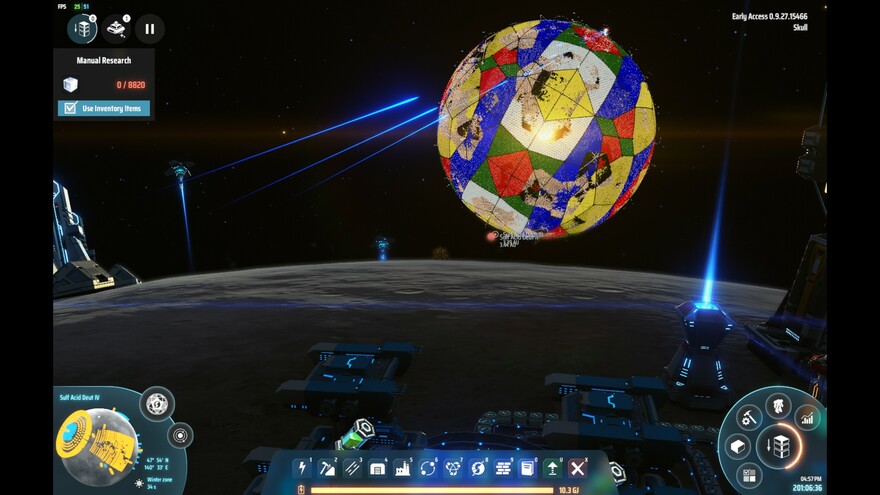Select the X dismantle tool
The image size is (880, 495).
(578, 468)
